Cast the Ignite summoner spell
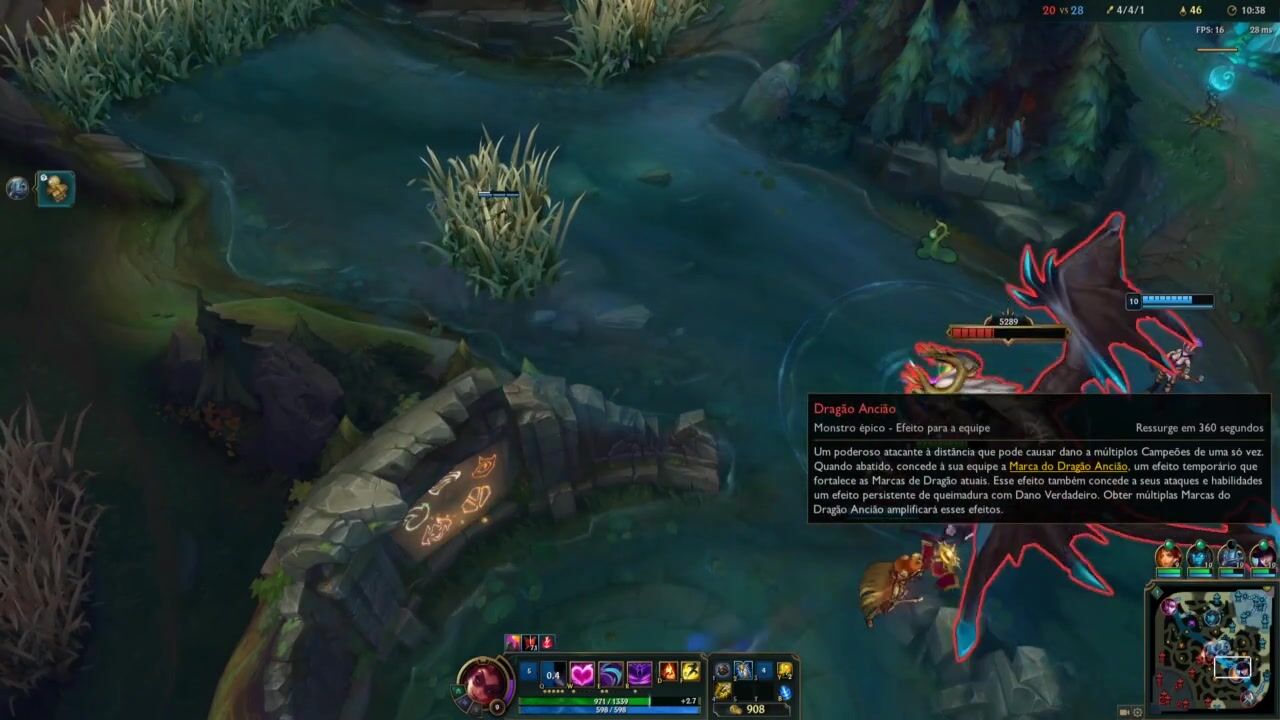 pos(669,672)
